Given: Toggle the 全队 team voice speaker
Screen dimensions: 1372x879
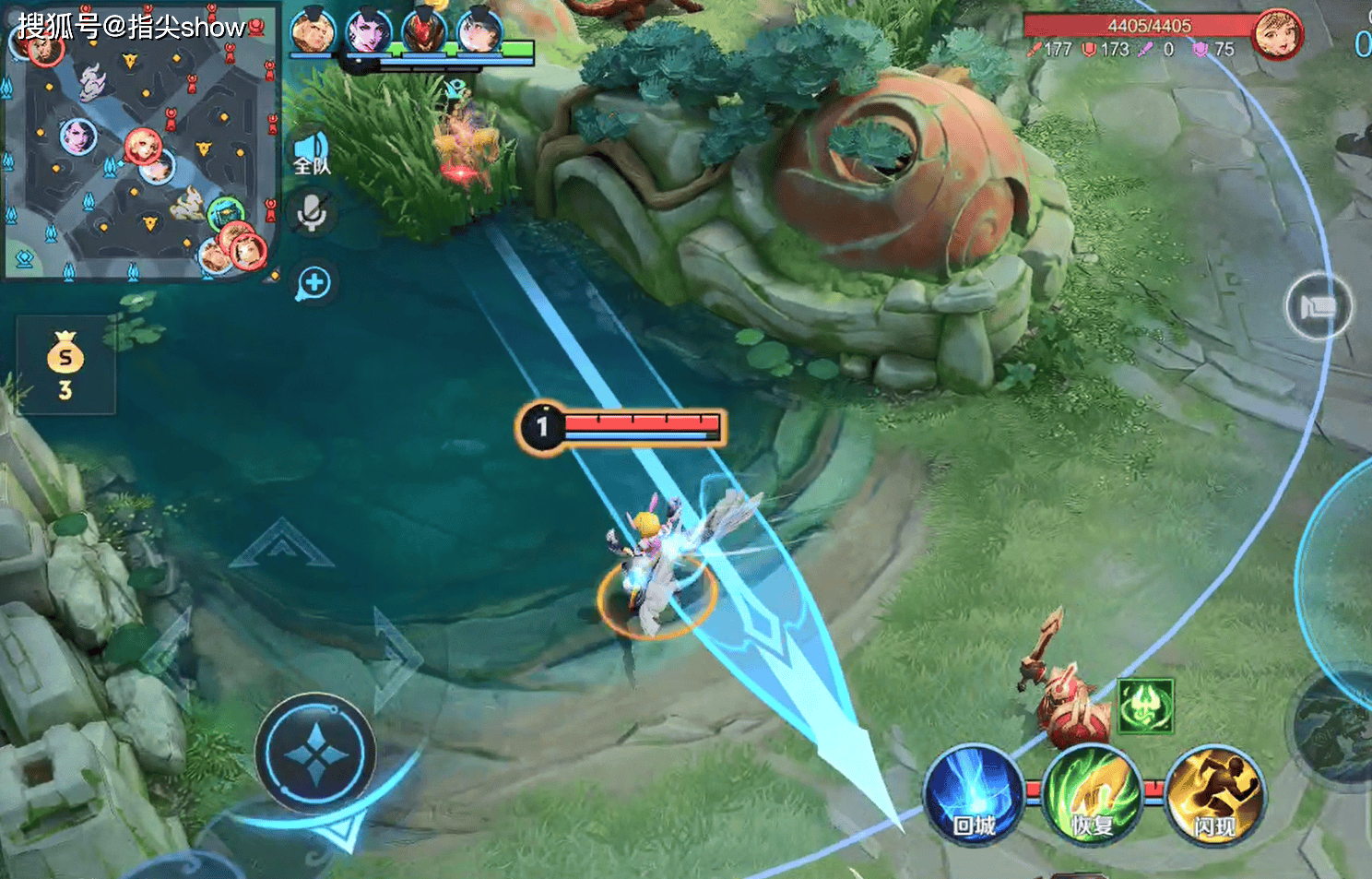Looking at the screenshot, I should click(x=312, y=152).
